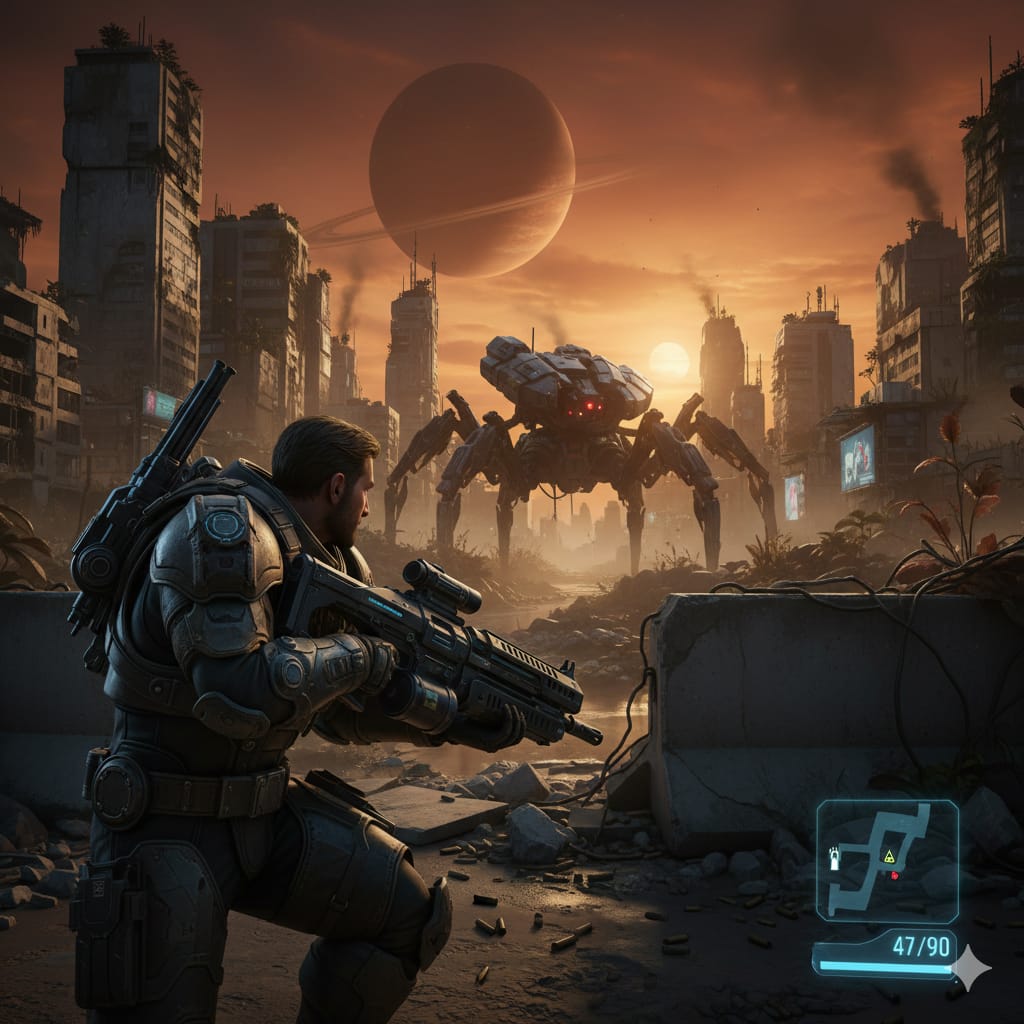Viewport: 1024px width, 1024px height.
Task: Select the white player marker on minimap
Action: click(x=833, y=857)
